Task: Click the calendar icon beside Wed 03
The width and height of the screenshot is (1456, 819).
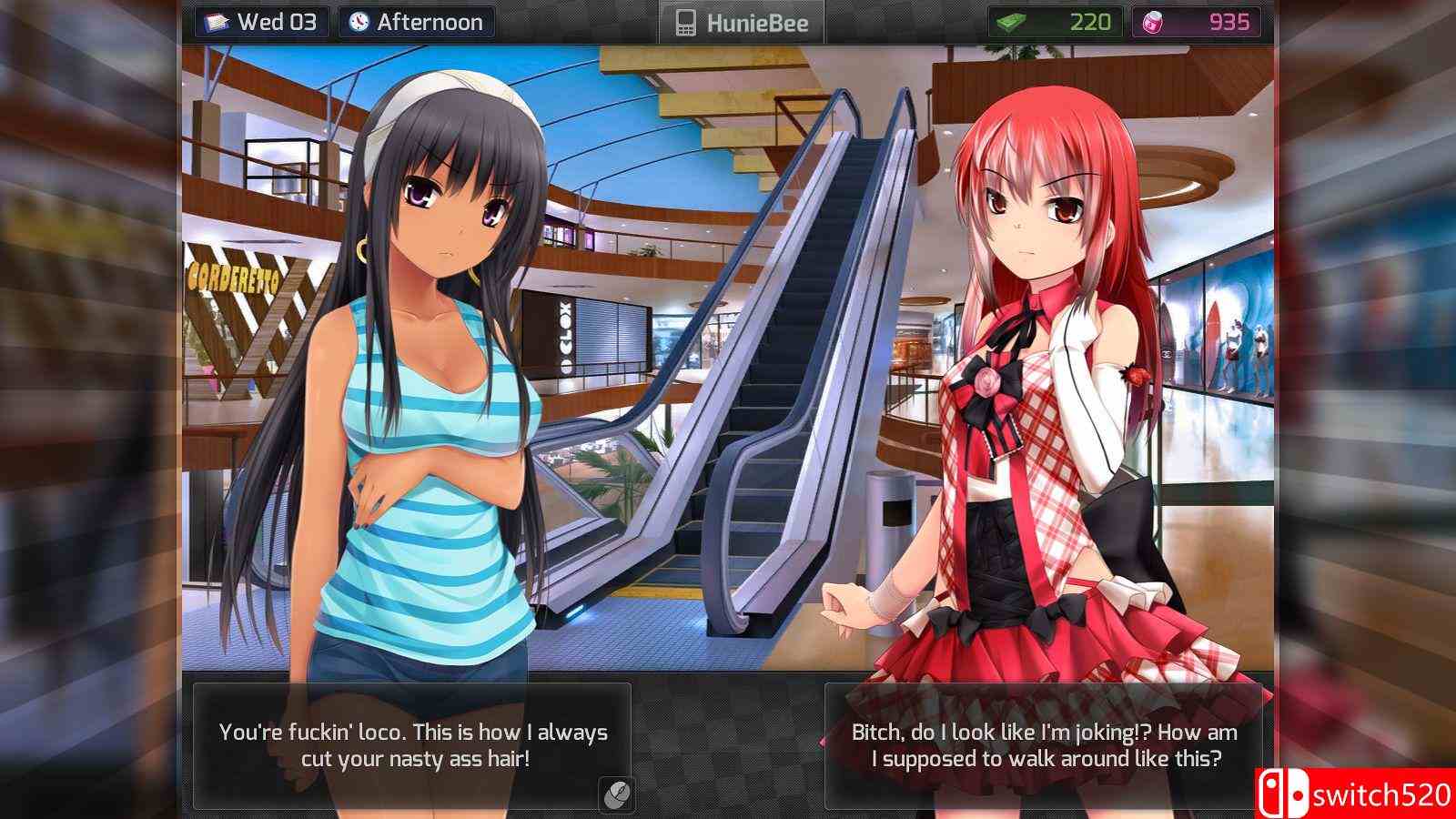Action: 216,22
